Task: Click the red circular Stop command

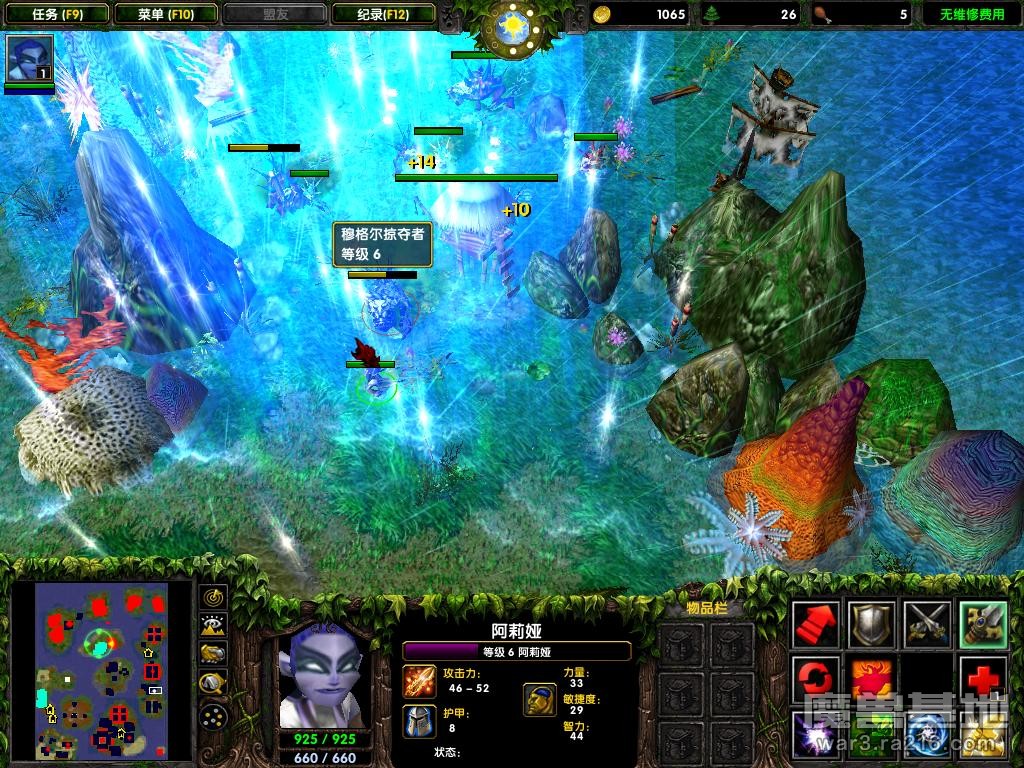Action: tap(816, 679)
